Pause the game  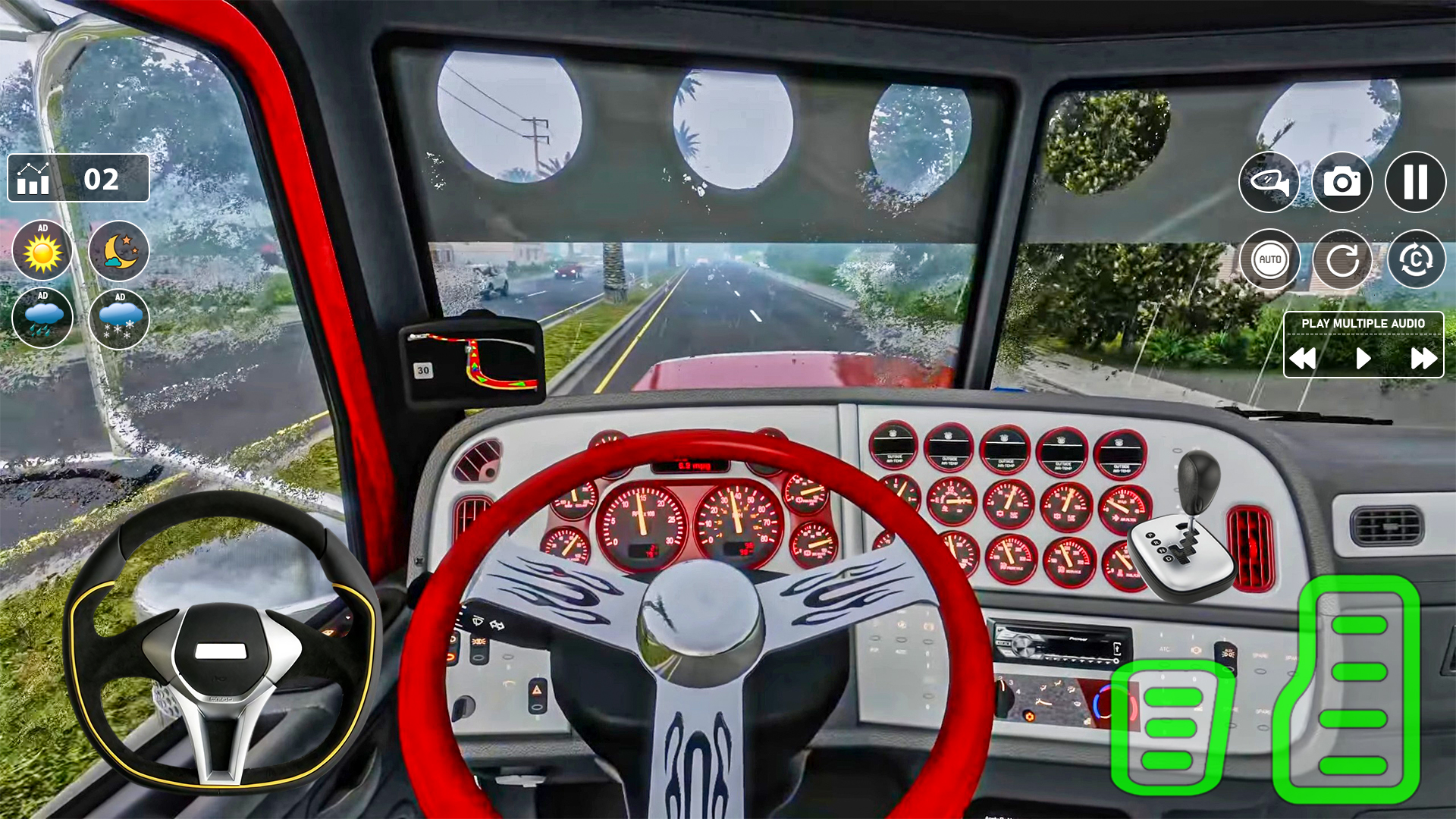[1415, 181]
